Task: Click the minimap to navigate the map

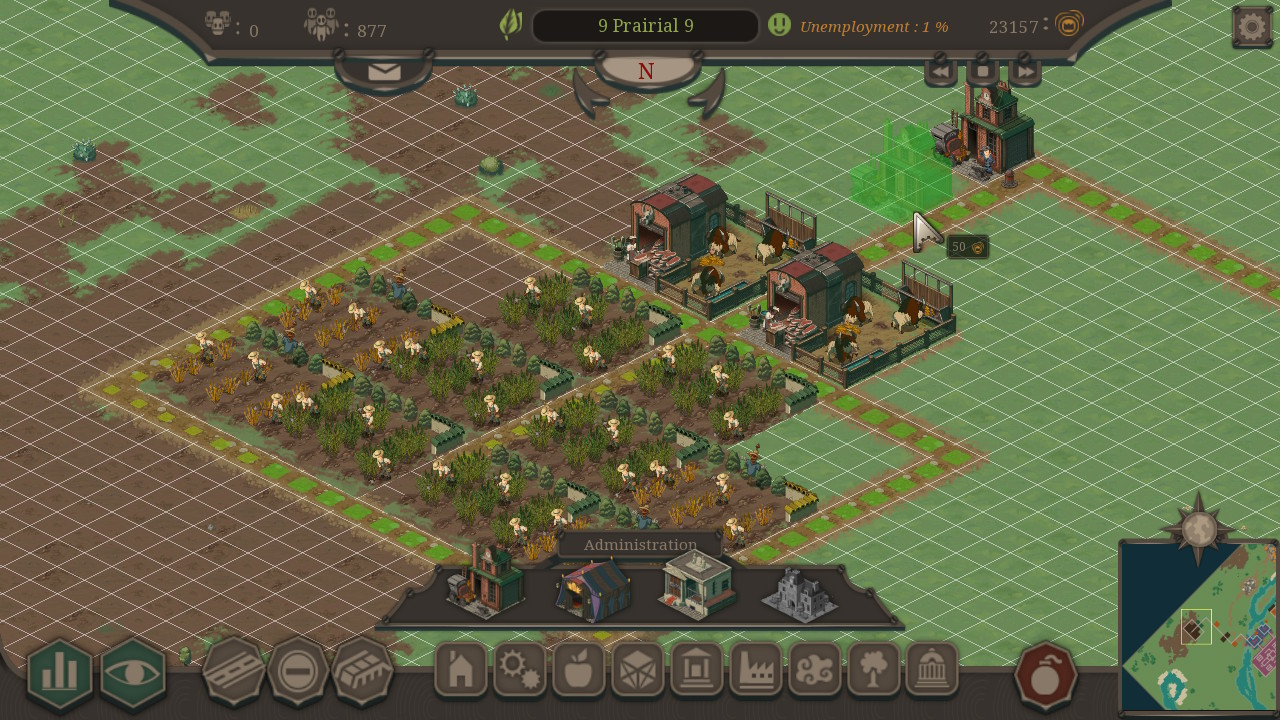Action: [x=1195, y=625]
